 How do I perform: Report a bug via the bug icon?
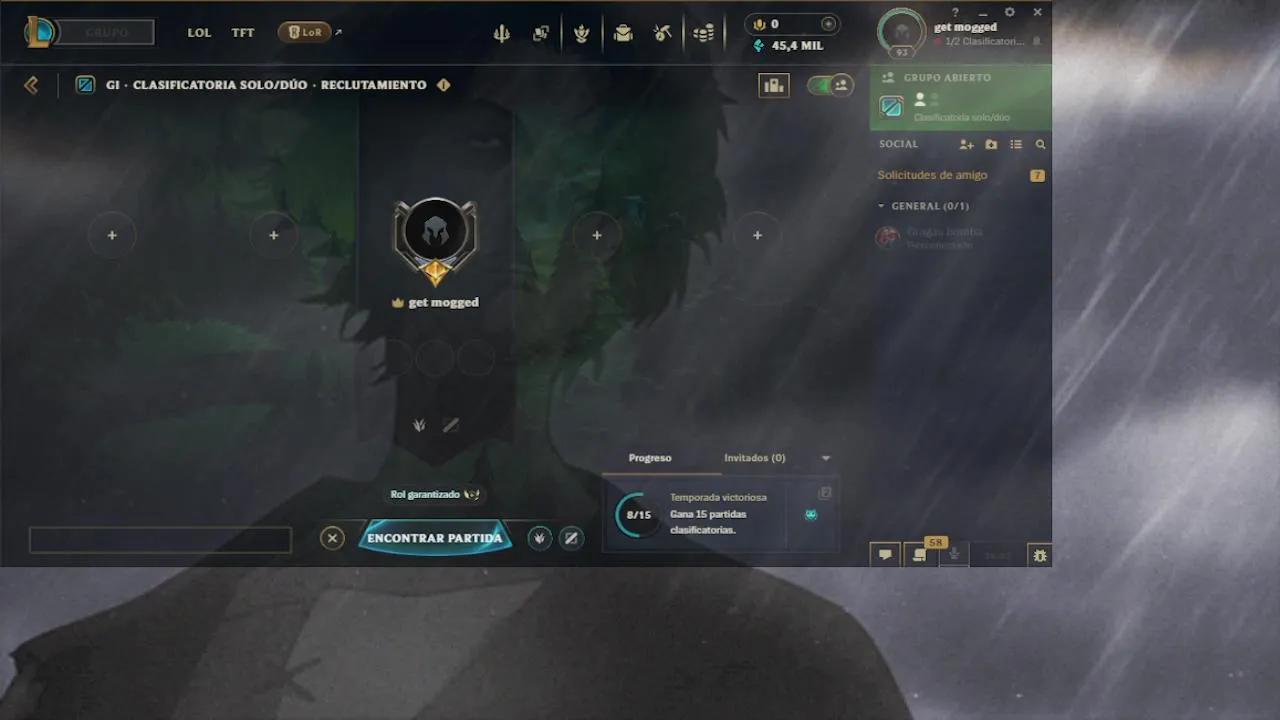(x=1039, y=554)
